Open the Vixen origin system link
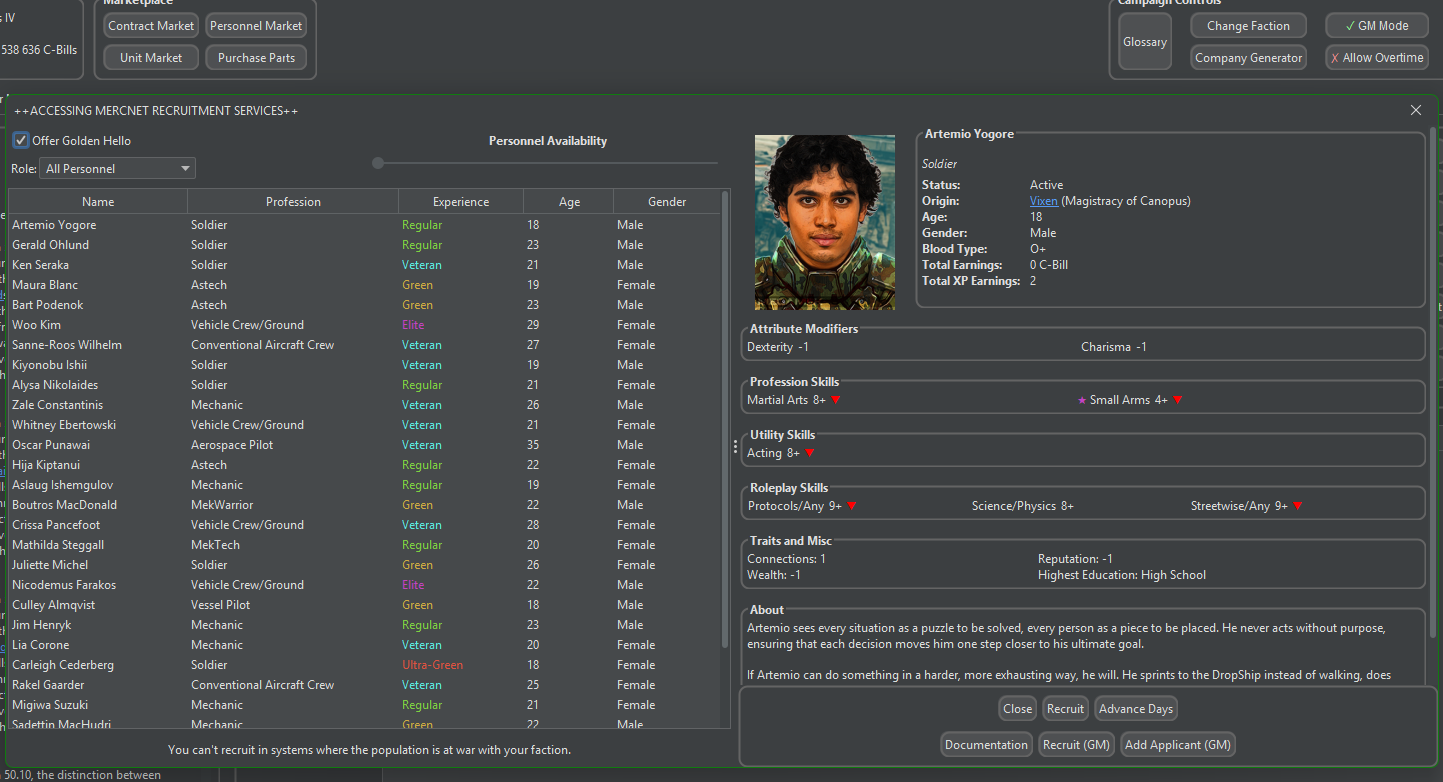The image size is (1443, 782). click(1044, 200)
